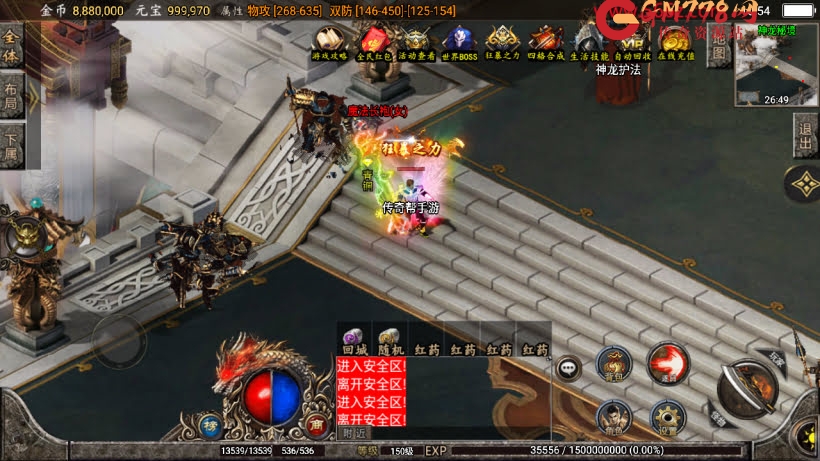Open the 角色 character sheet
This screenshot has height=461, width=820.
click(x=613, y=417)
